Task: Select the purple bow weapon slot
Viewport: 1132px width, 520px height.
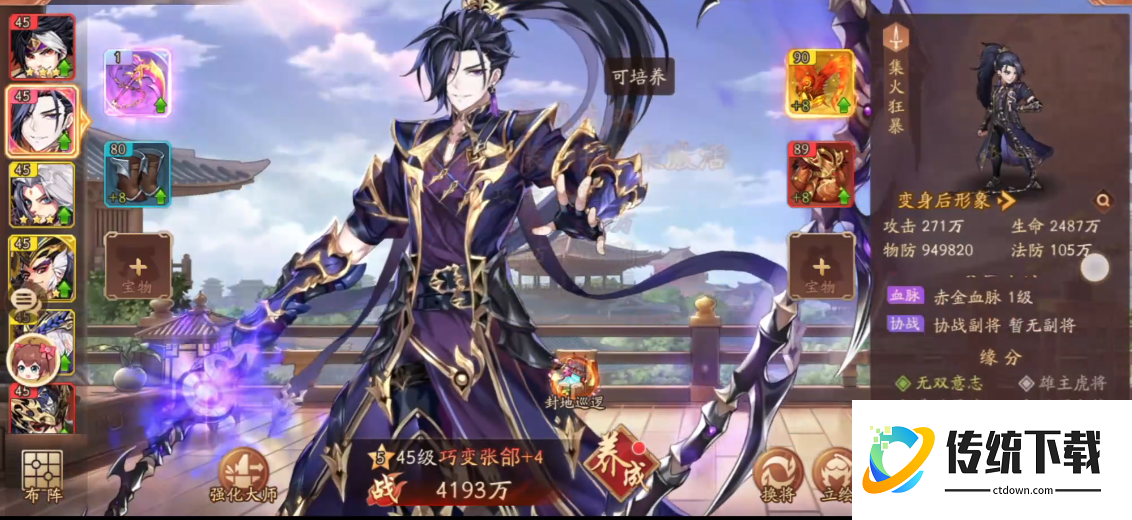Action: click(136, 83)
